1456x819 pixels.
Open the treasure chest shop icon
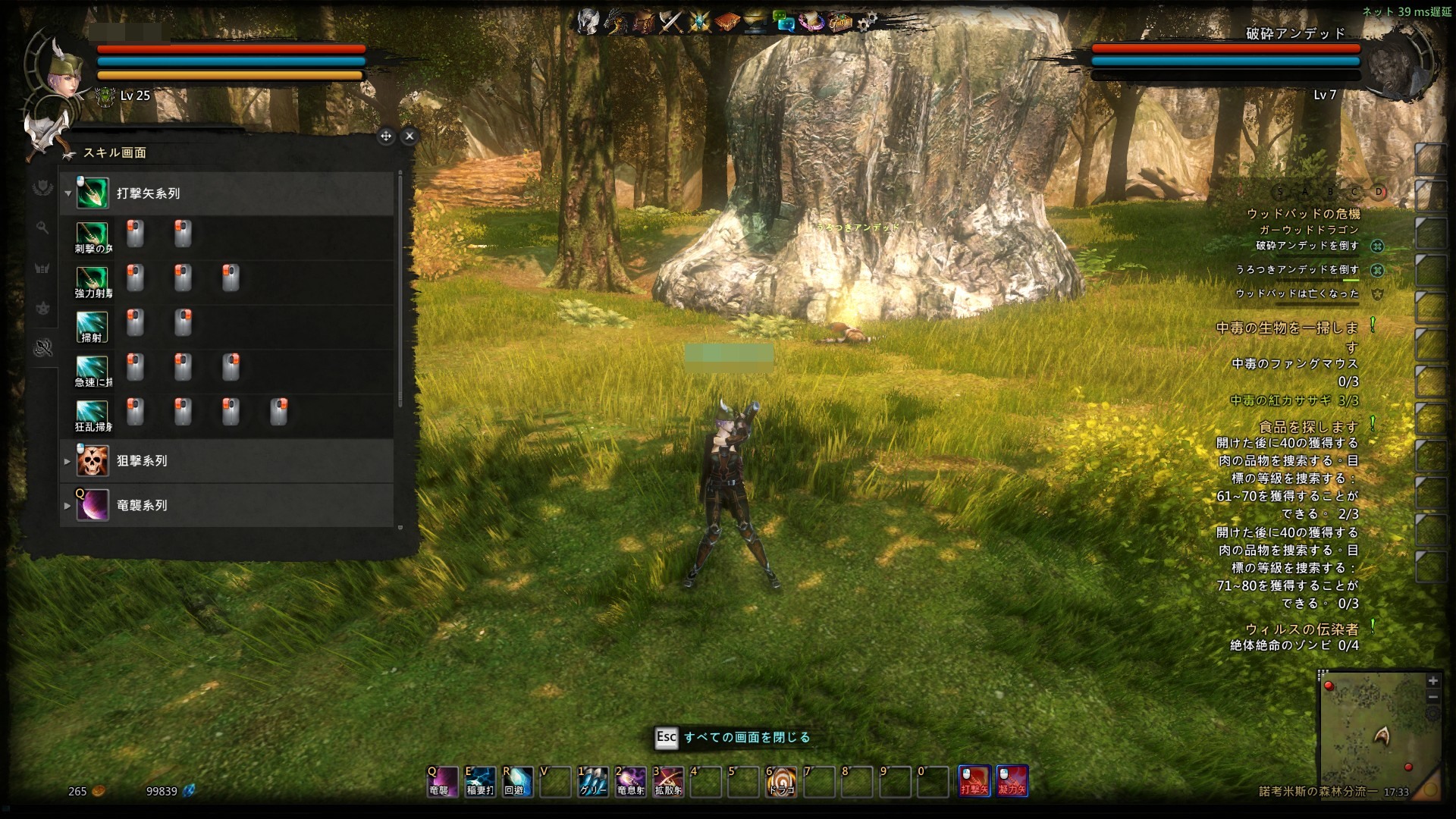(x=839, y=23)
